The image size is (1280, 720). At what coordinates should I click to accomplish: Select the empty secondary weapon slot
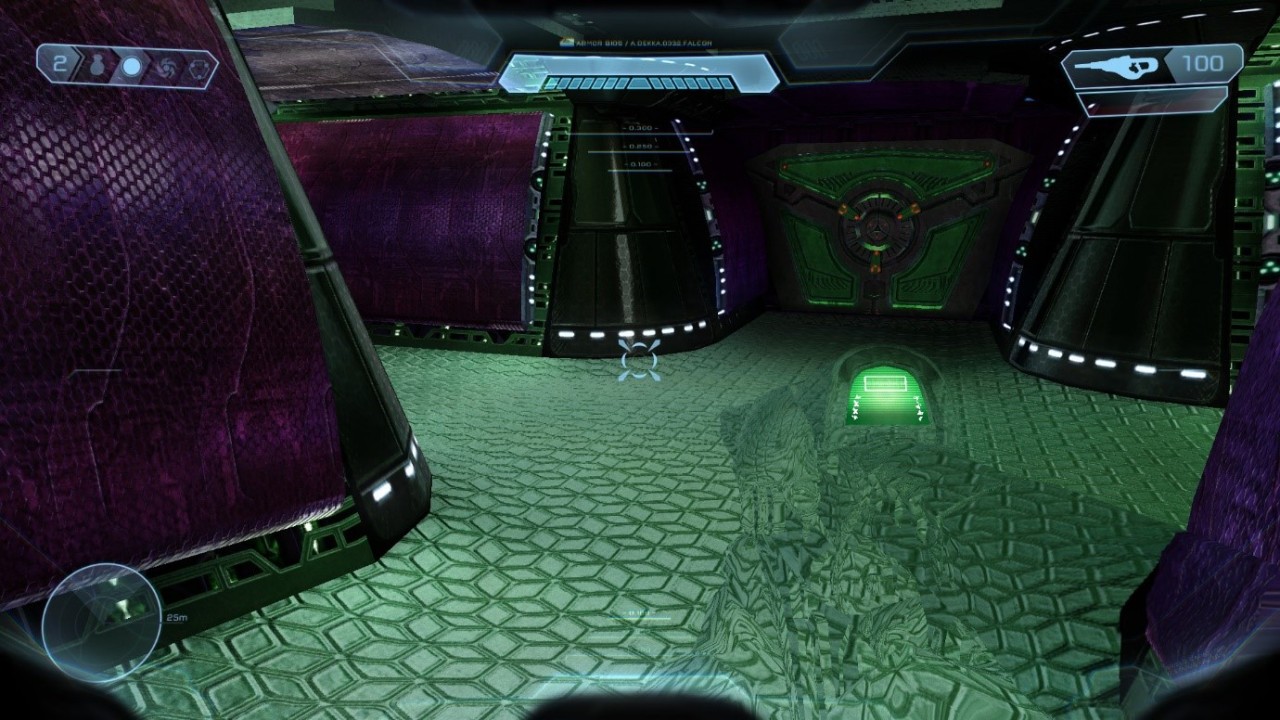click(1155, 101)
